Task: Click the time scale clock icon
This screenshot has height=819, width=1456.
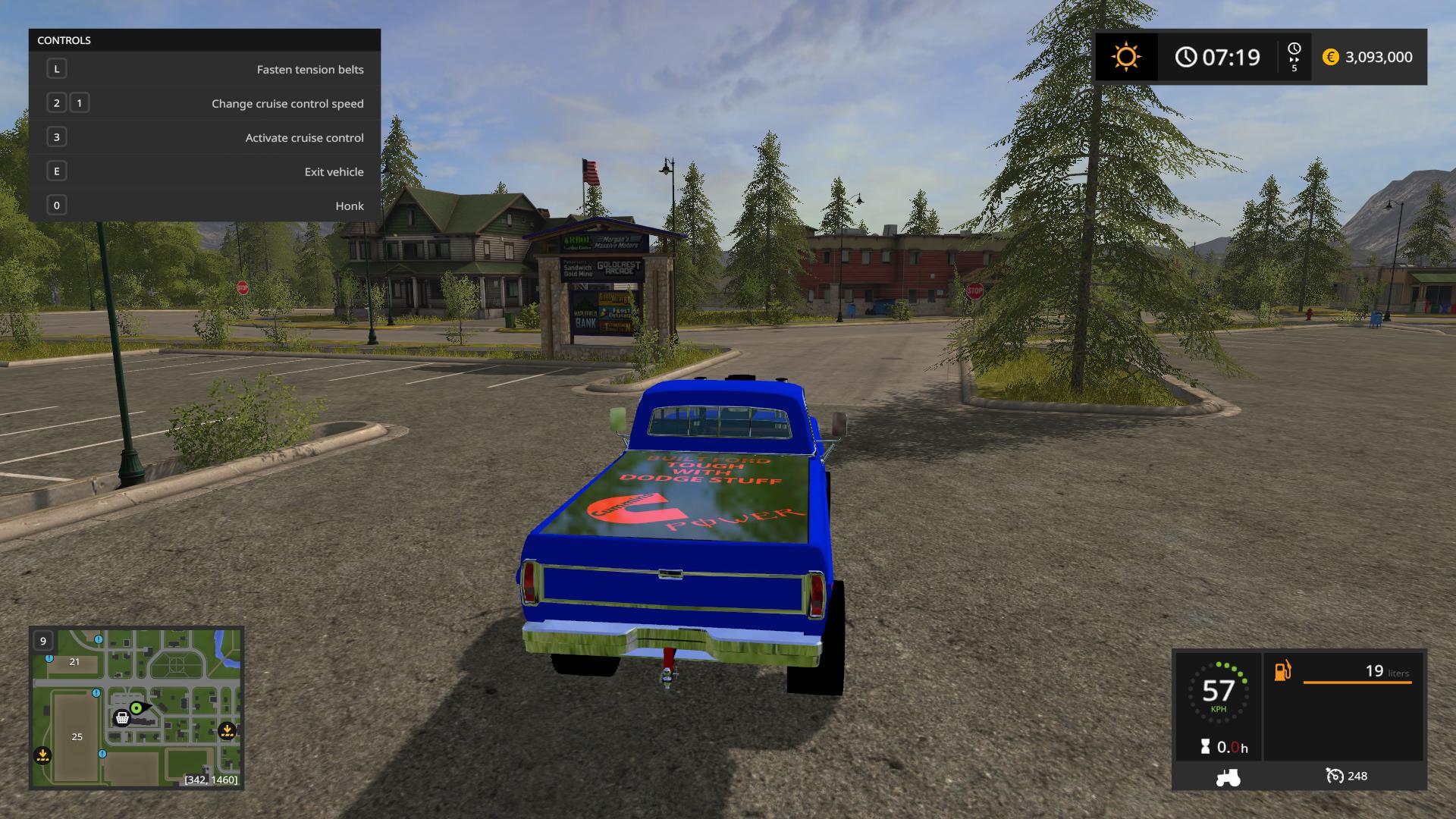Action: tap(1294, 49)
